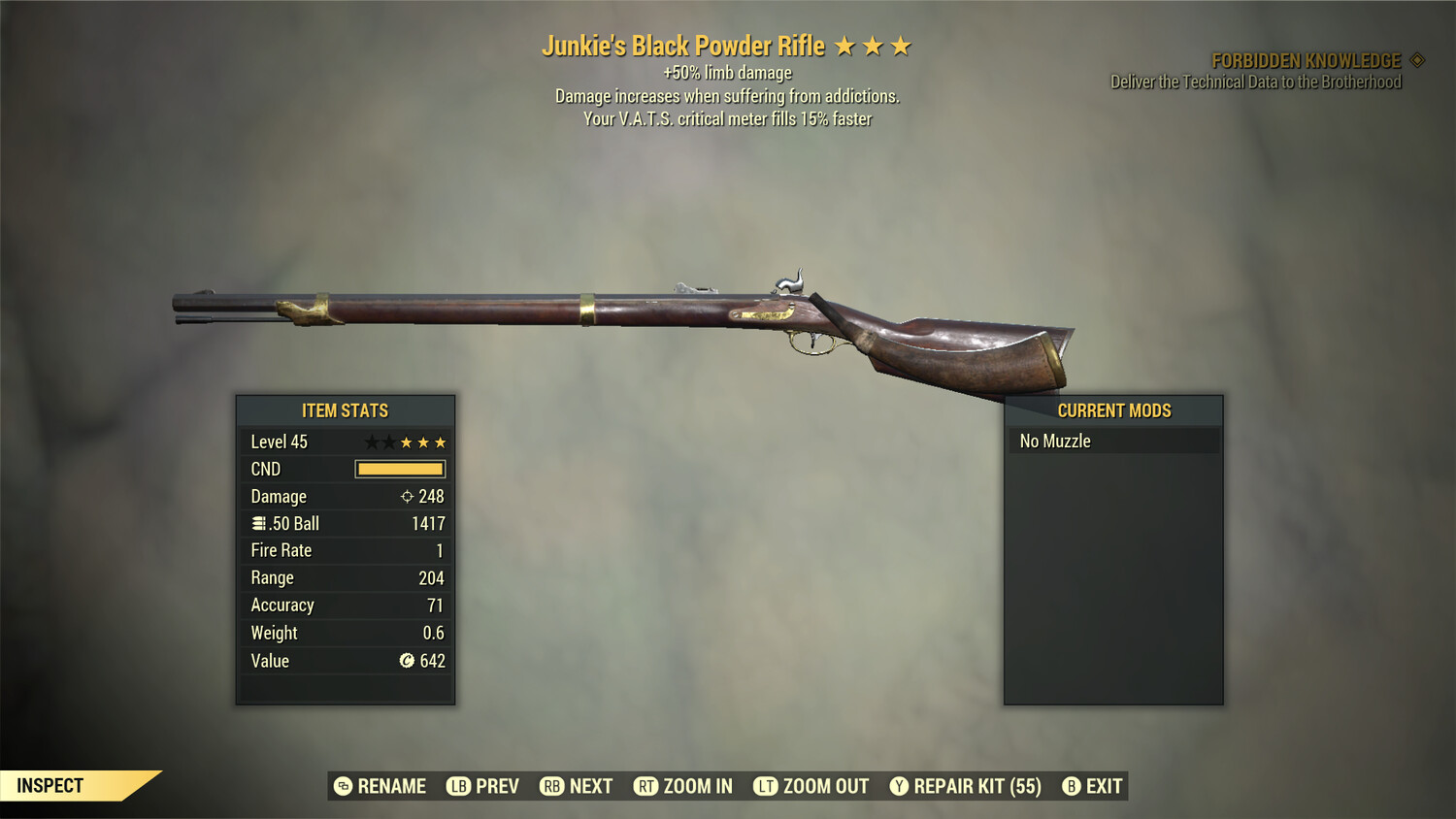Click the RENAME button

point(392,786)
